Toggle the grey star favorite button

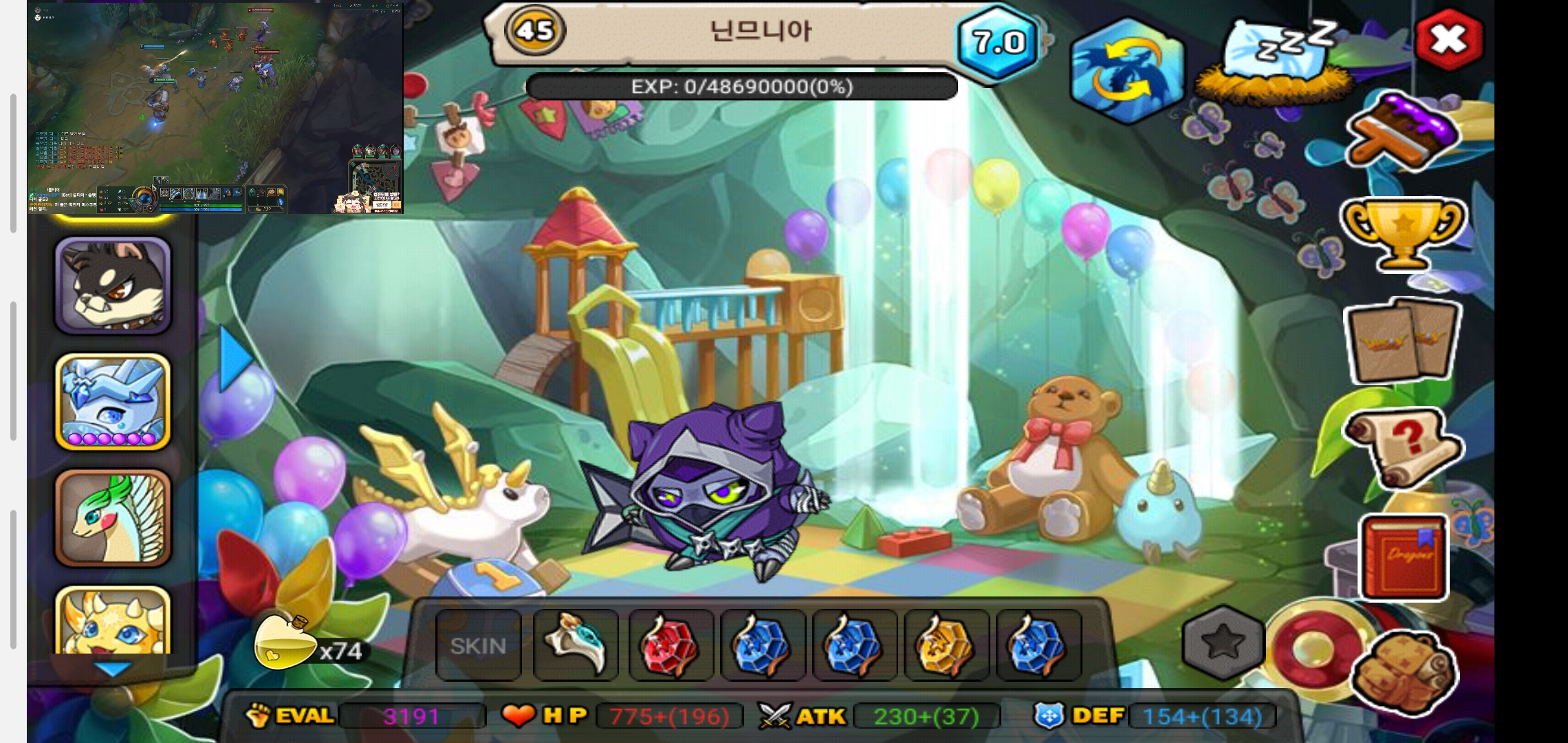pyautogui.click(x=1223, y=643)
